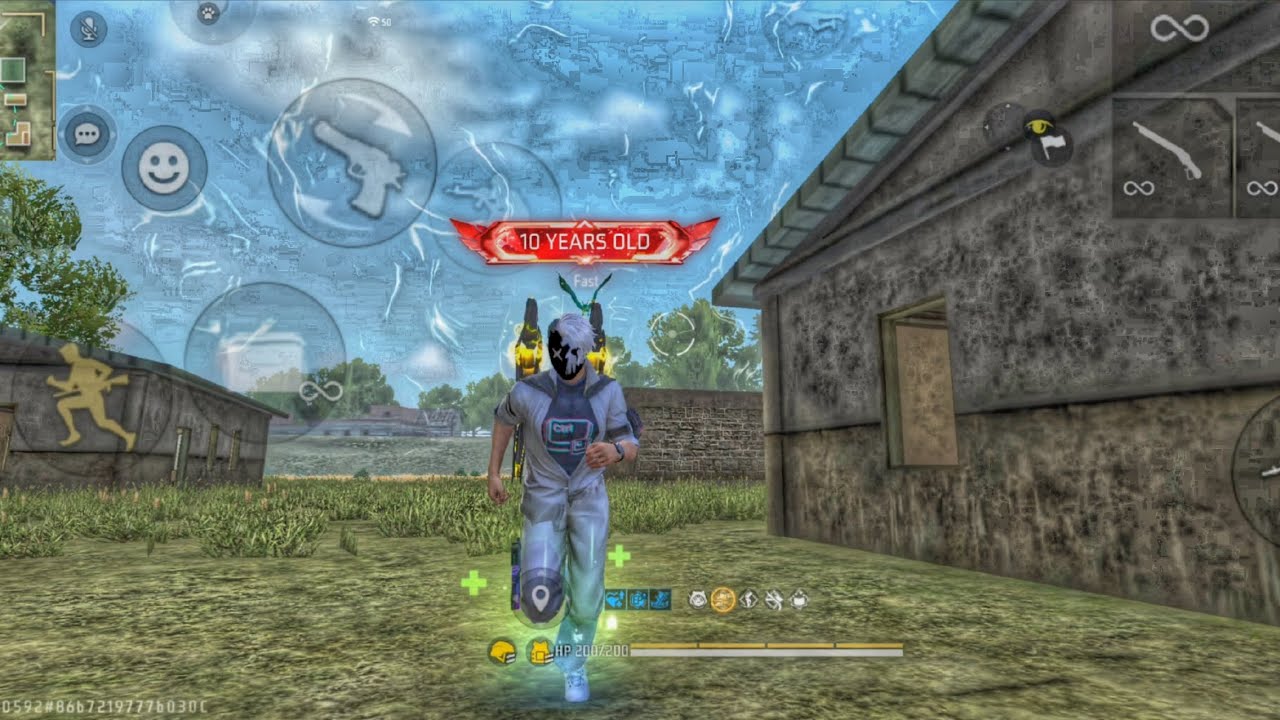Select the fully visible shotgun weapon slot
The height and width of the screenshot is (720, 1280).
tap(1171, 156)
